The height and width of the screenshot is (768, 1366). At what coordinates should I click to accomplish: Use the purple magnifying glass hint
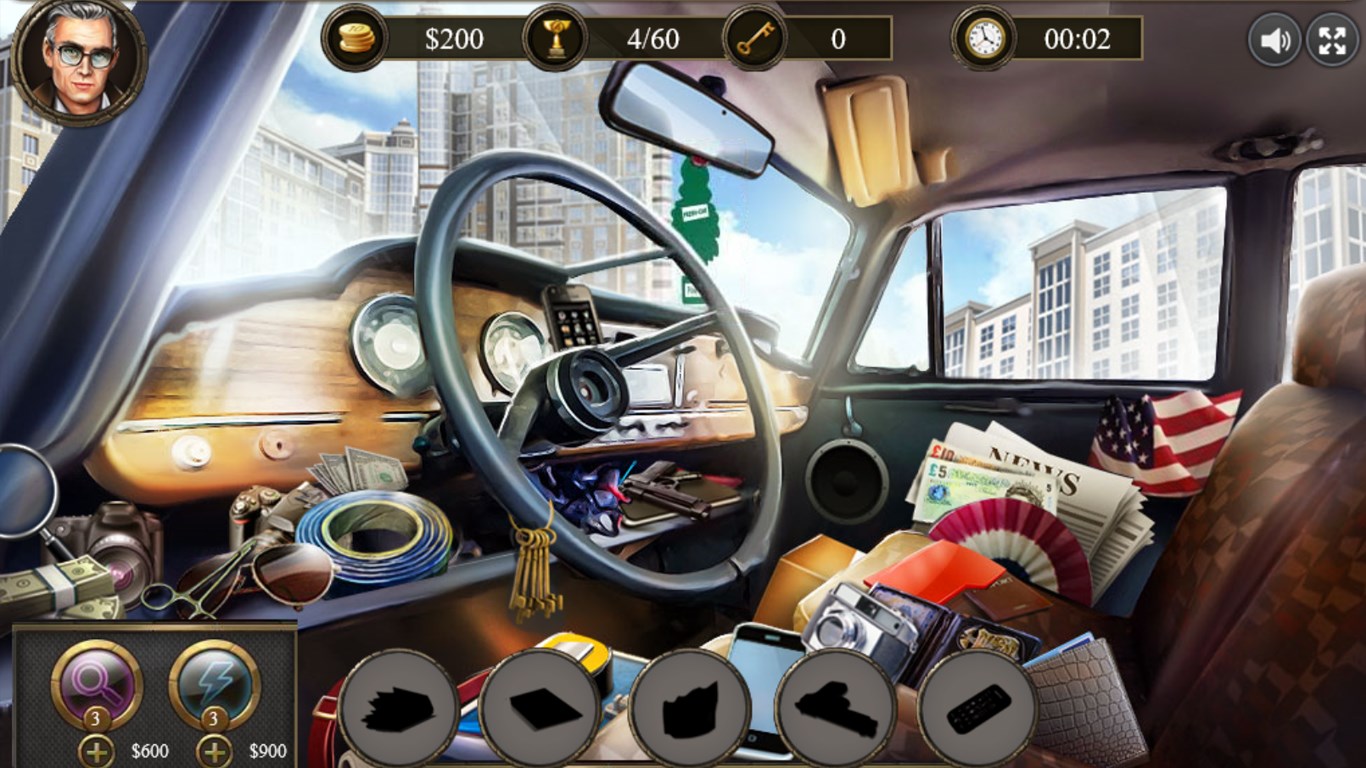[x=97, y=685]
